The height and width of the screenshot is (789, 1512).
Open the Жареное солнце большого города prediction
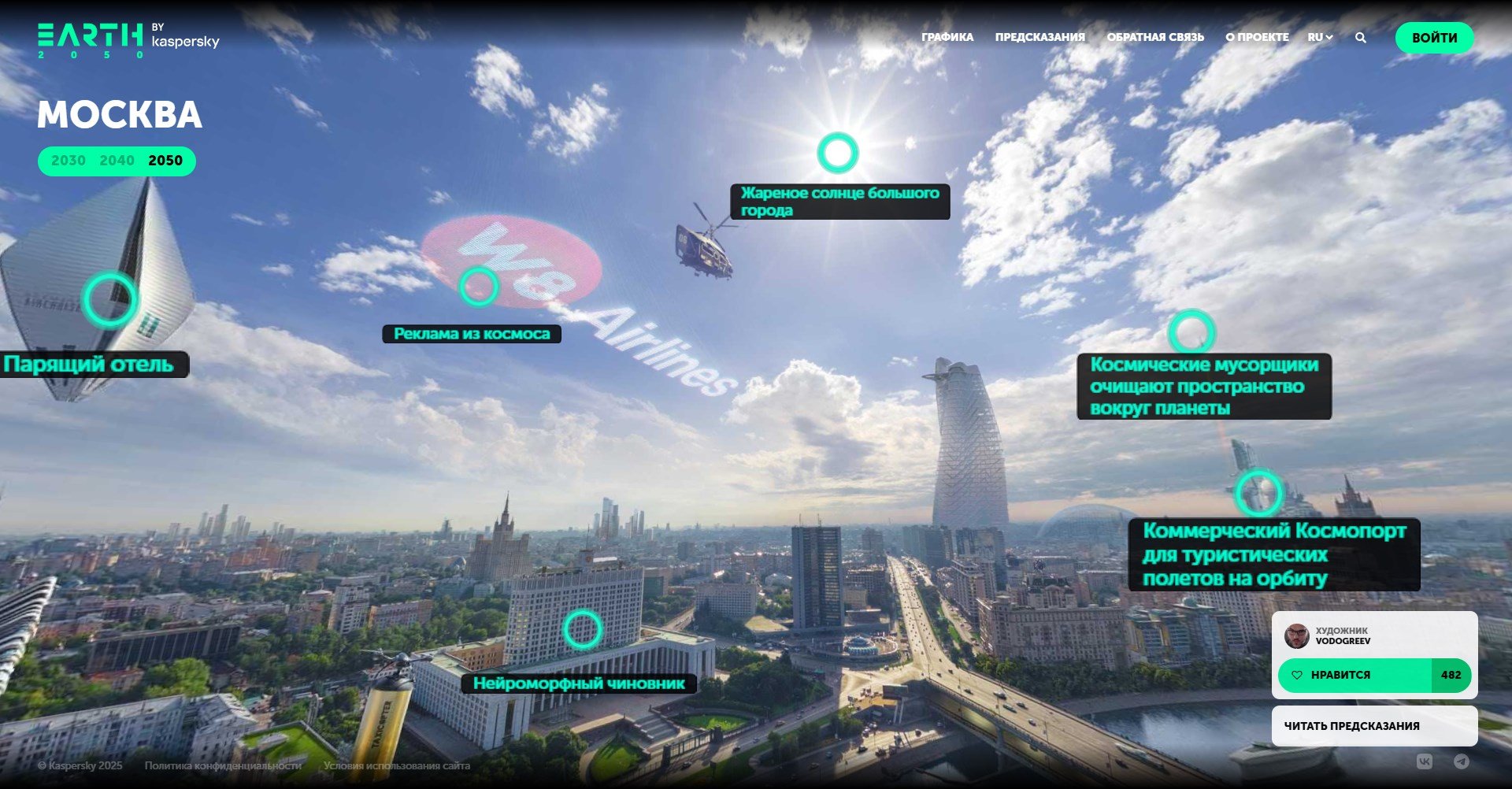(839, 202)
